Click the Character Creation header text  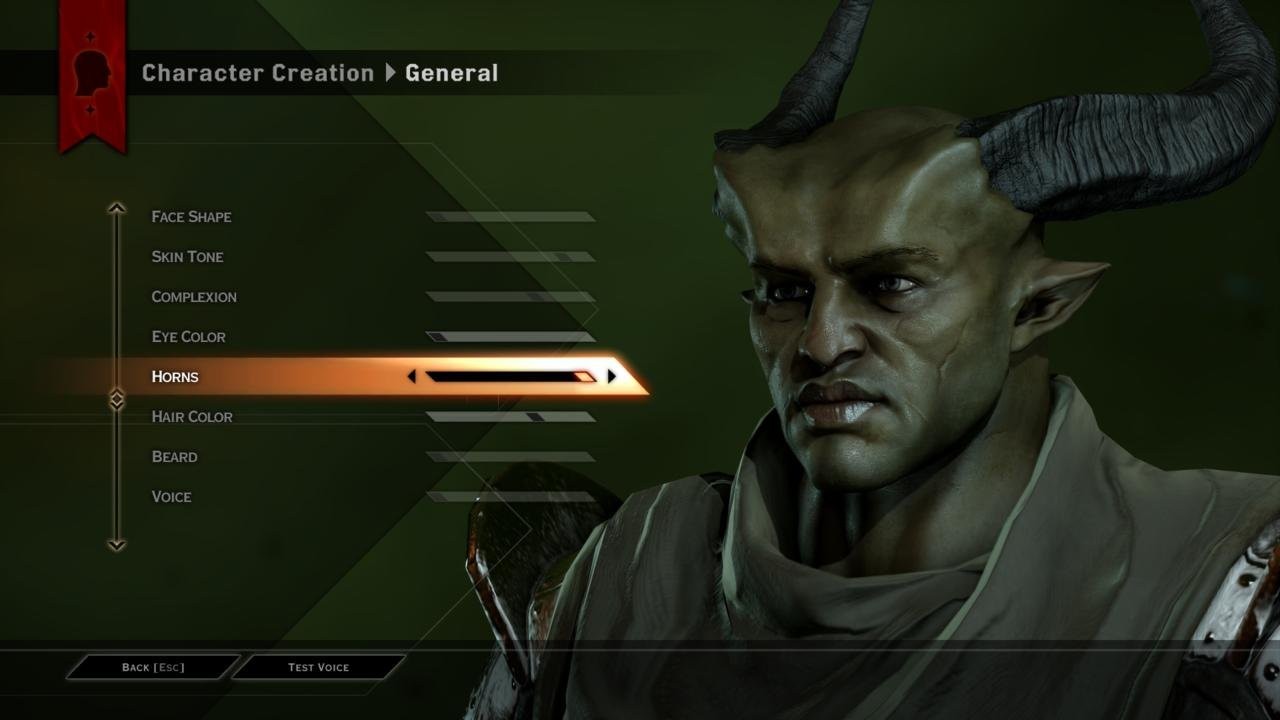tap(257, 73)
